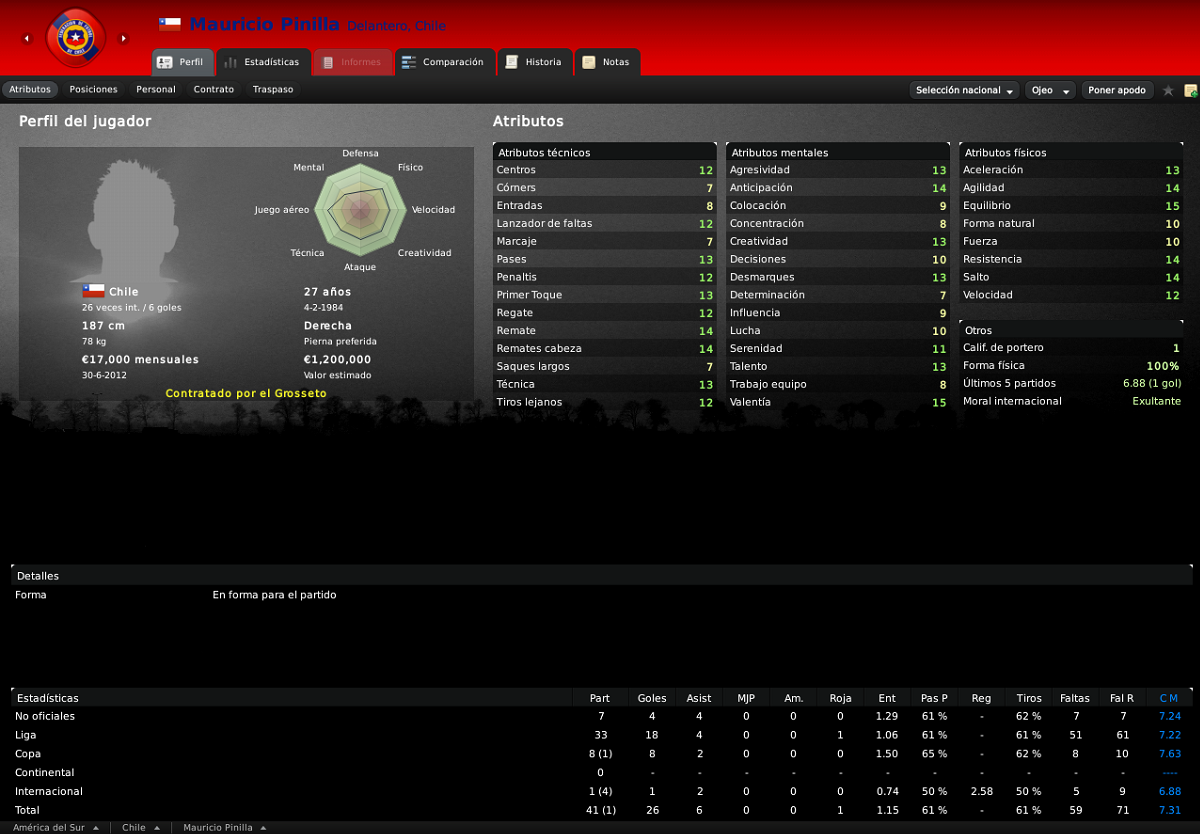This screenshot has width=1200, height=834.
Task: Go to previous player with left arrow
Action: tap(27, 39)
